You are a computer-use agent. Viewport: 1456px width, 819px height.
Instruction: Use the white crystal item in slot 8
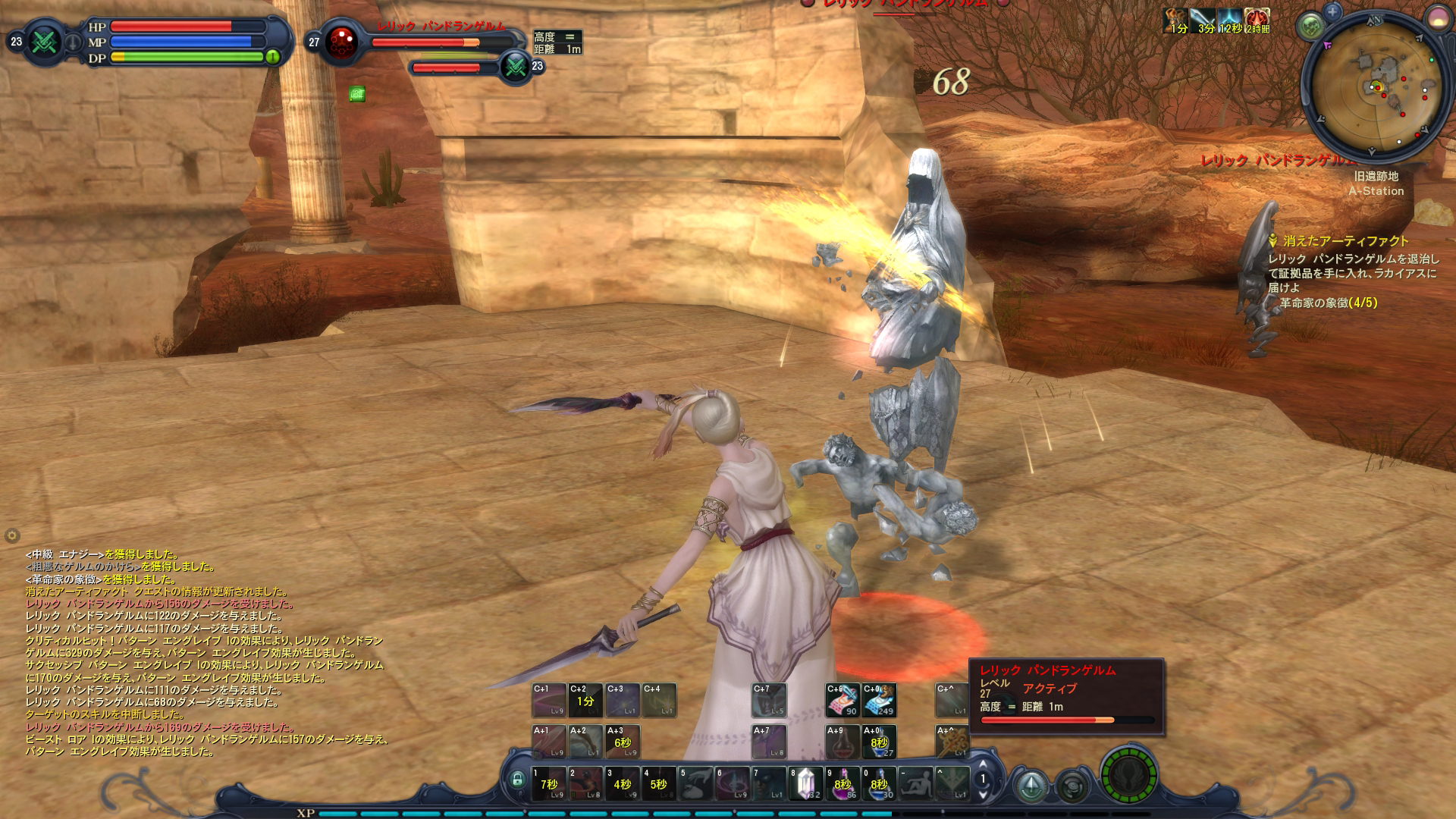[805, 783]
